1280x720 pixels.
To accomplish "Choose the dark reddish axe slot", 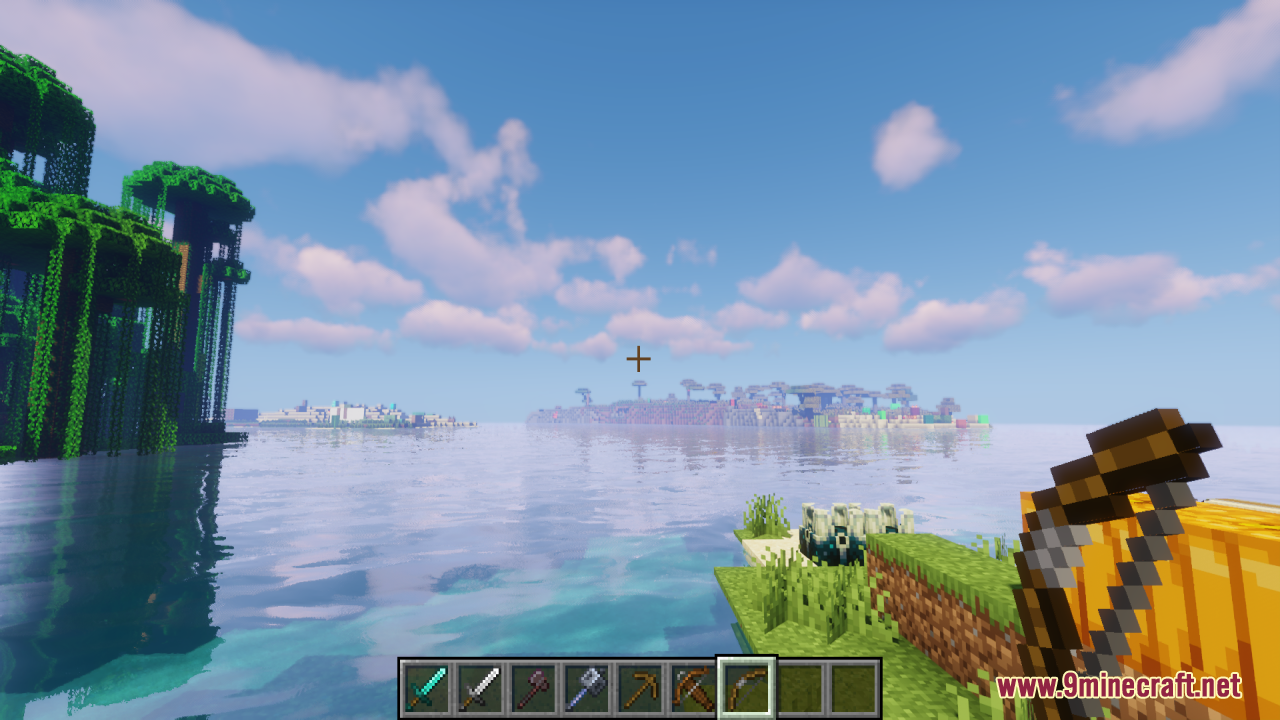I will (x=532, y=687).
